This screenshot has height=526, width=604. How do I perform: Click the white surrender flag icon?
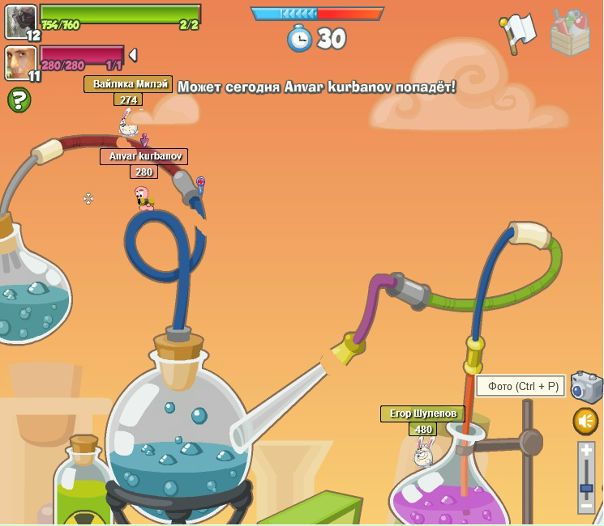(517, 32)
